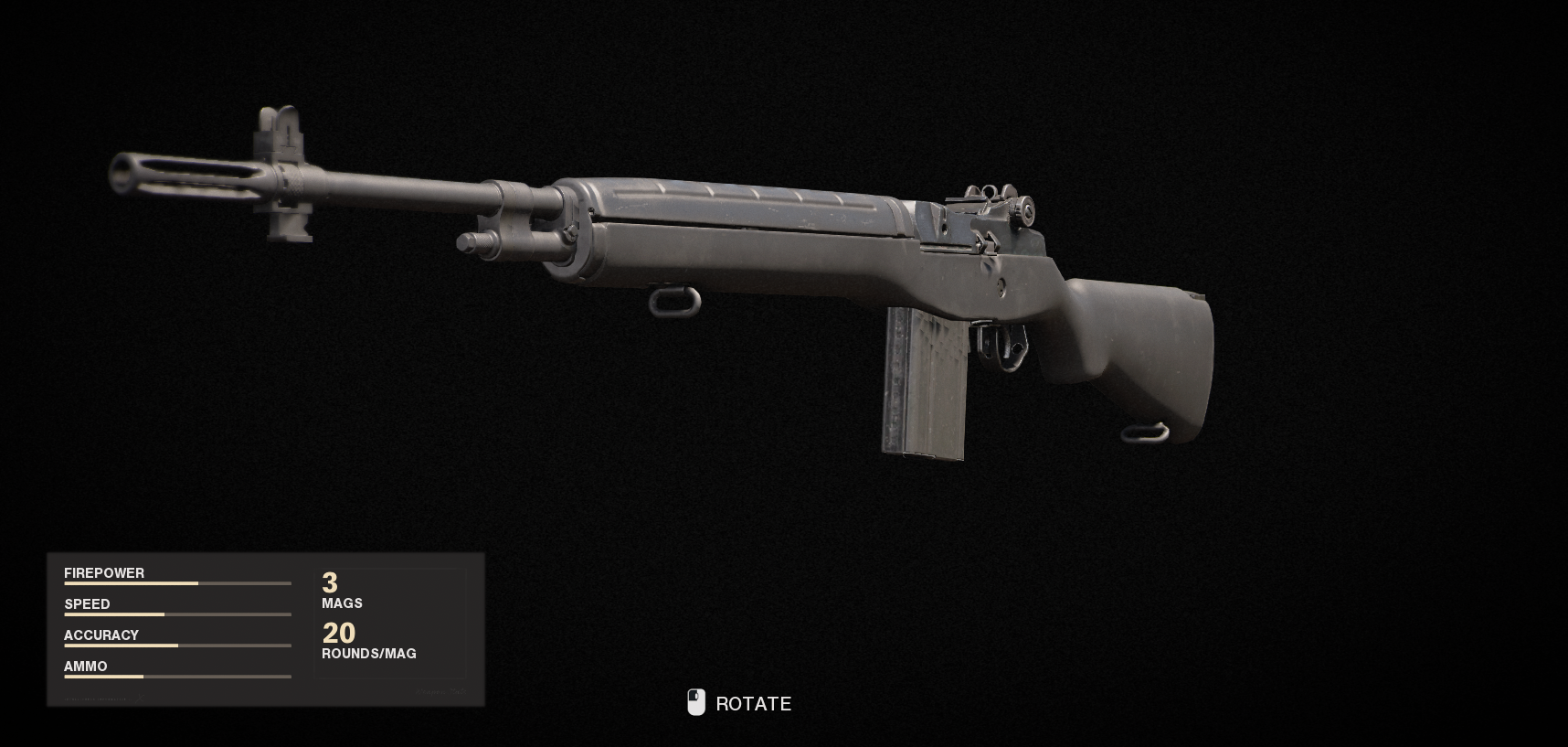Click the 3 MAGS counter
1568x747 pixels.
pyautogui.click(x=340, y=591)
